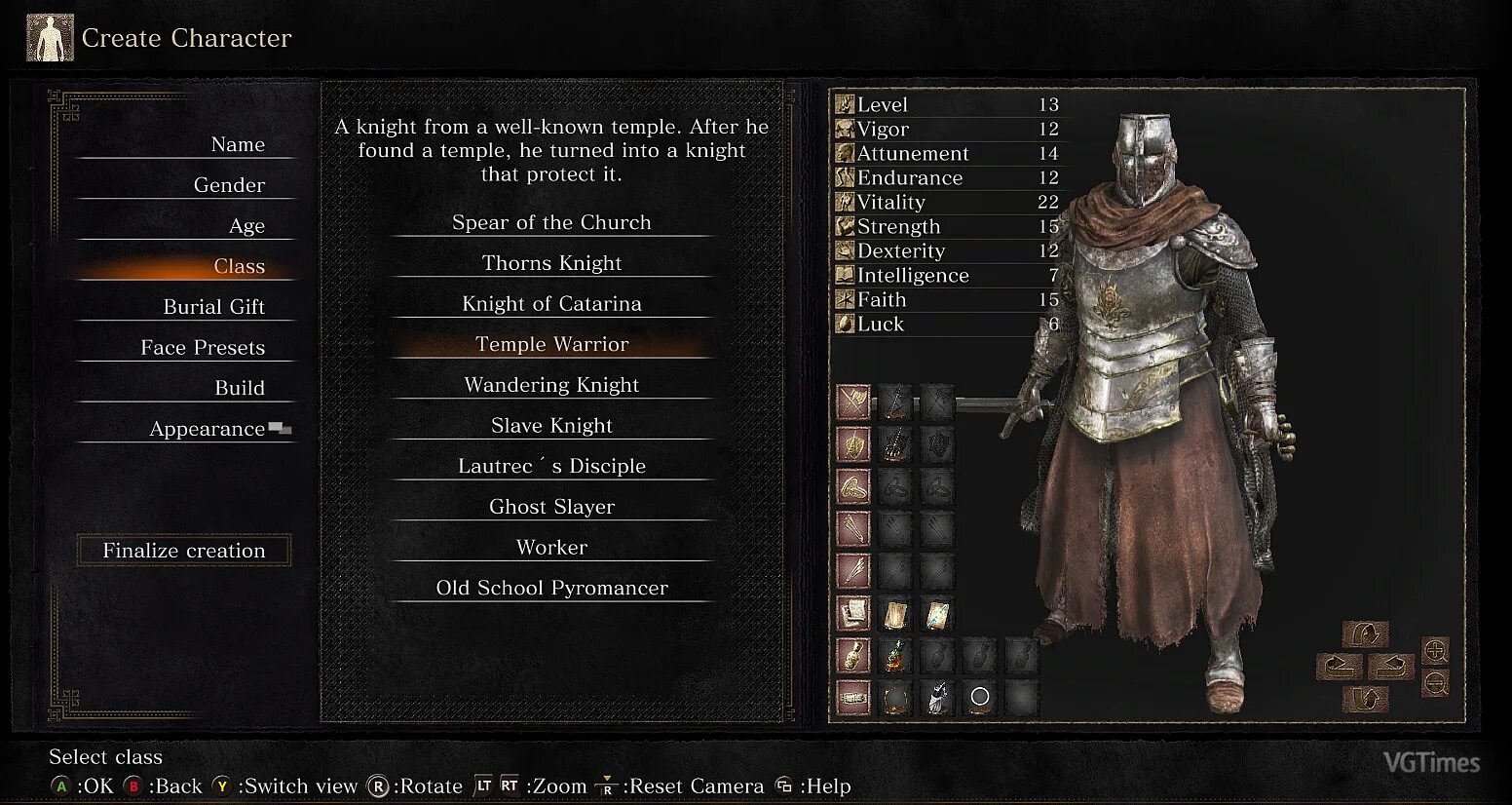Click the Finalize creation button

tap(184, 551)
